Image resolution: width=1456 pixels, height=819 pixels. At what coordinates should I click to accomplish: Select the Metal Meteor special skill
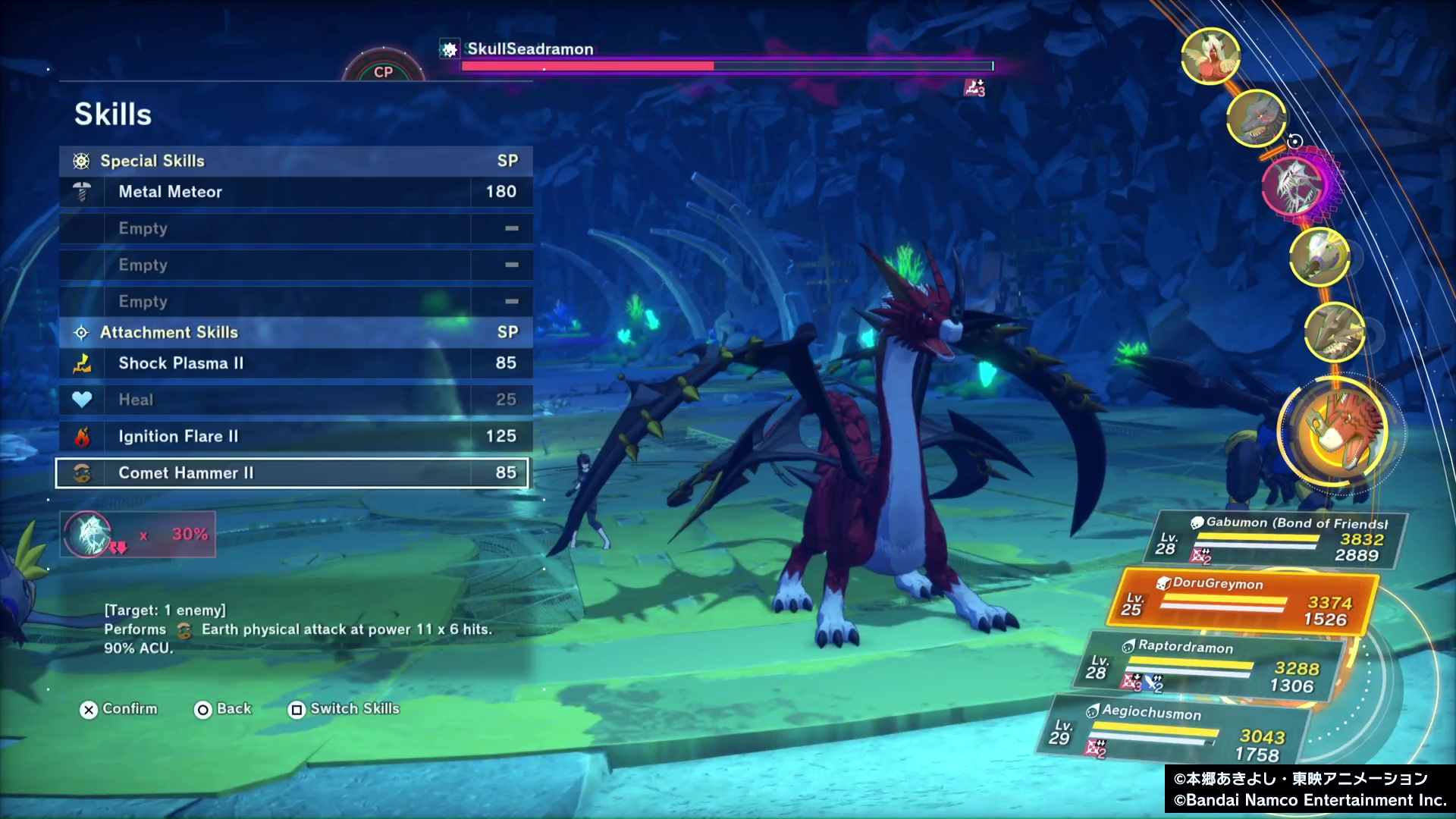pyautogui.click(x=296, y=192)
